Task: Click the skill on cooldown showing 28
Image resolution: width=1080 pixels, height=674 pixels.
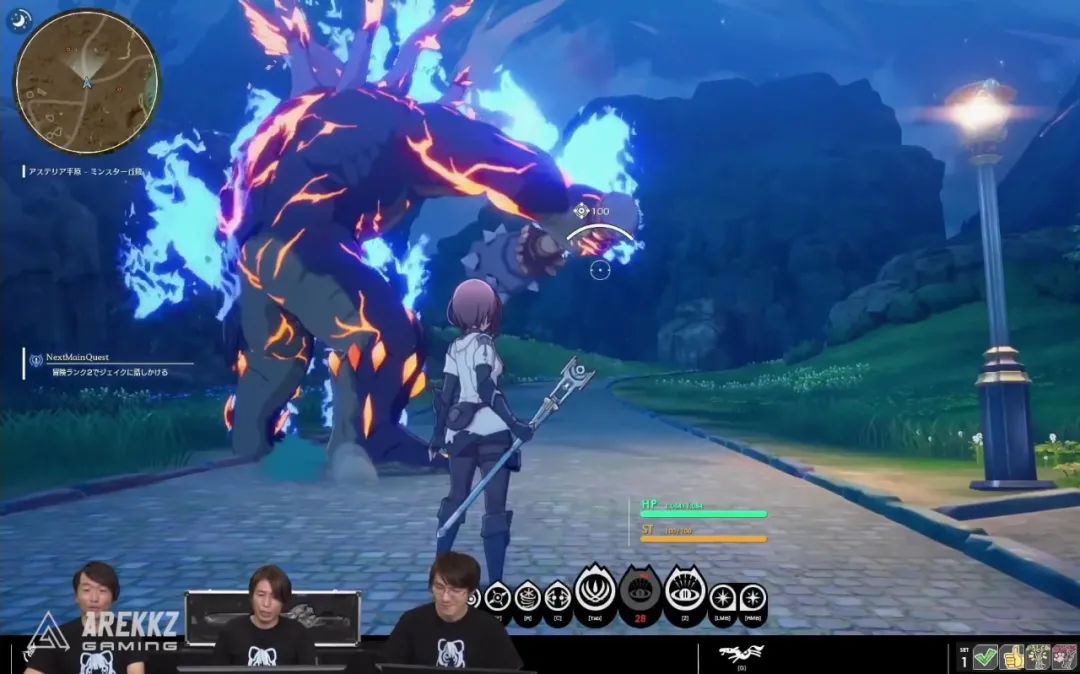Action: point(640,593)
